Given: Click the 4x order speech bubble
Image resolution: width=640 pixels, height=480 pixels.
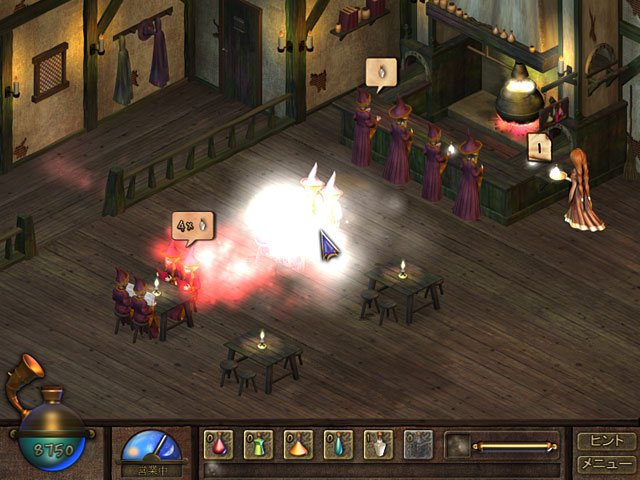Looking at the screenshot, I should pyautogui.click(x=192, y=226).
